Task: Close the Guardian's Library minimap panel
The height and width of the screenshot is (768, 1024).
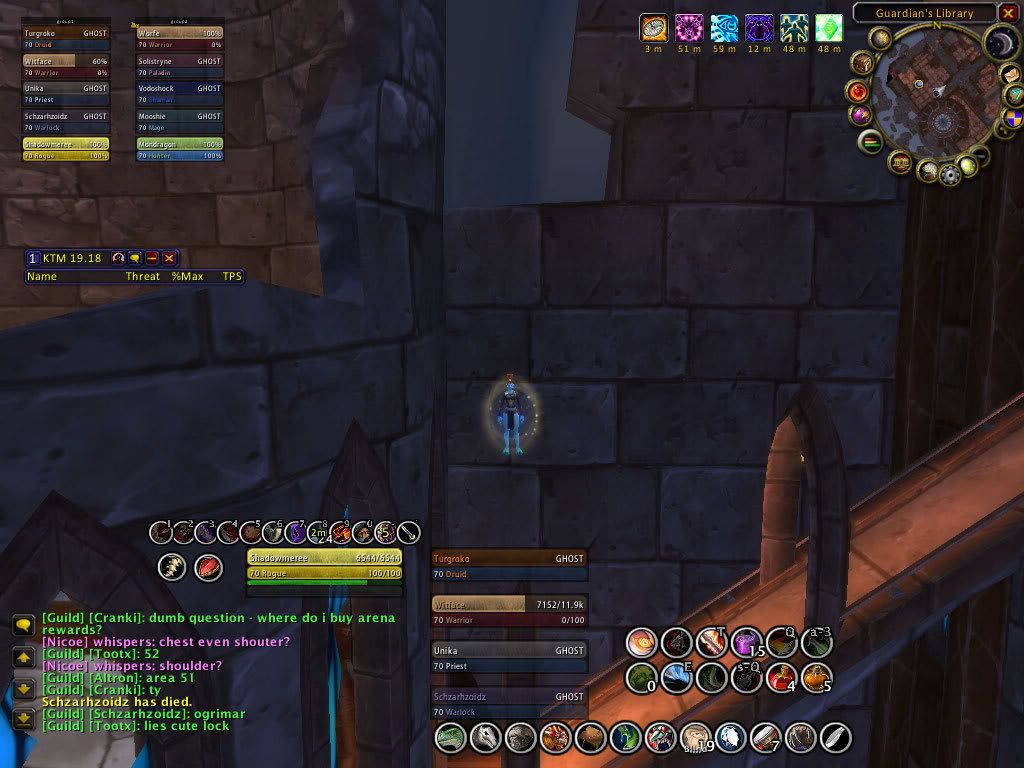Action: (1008, 13)
